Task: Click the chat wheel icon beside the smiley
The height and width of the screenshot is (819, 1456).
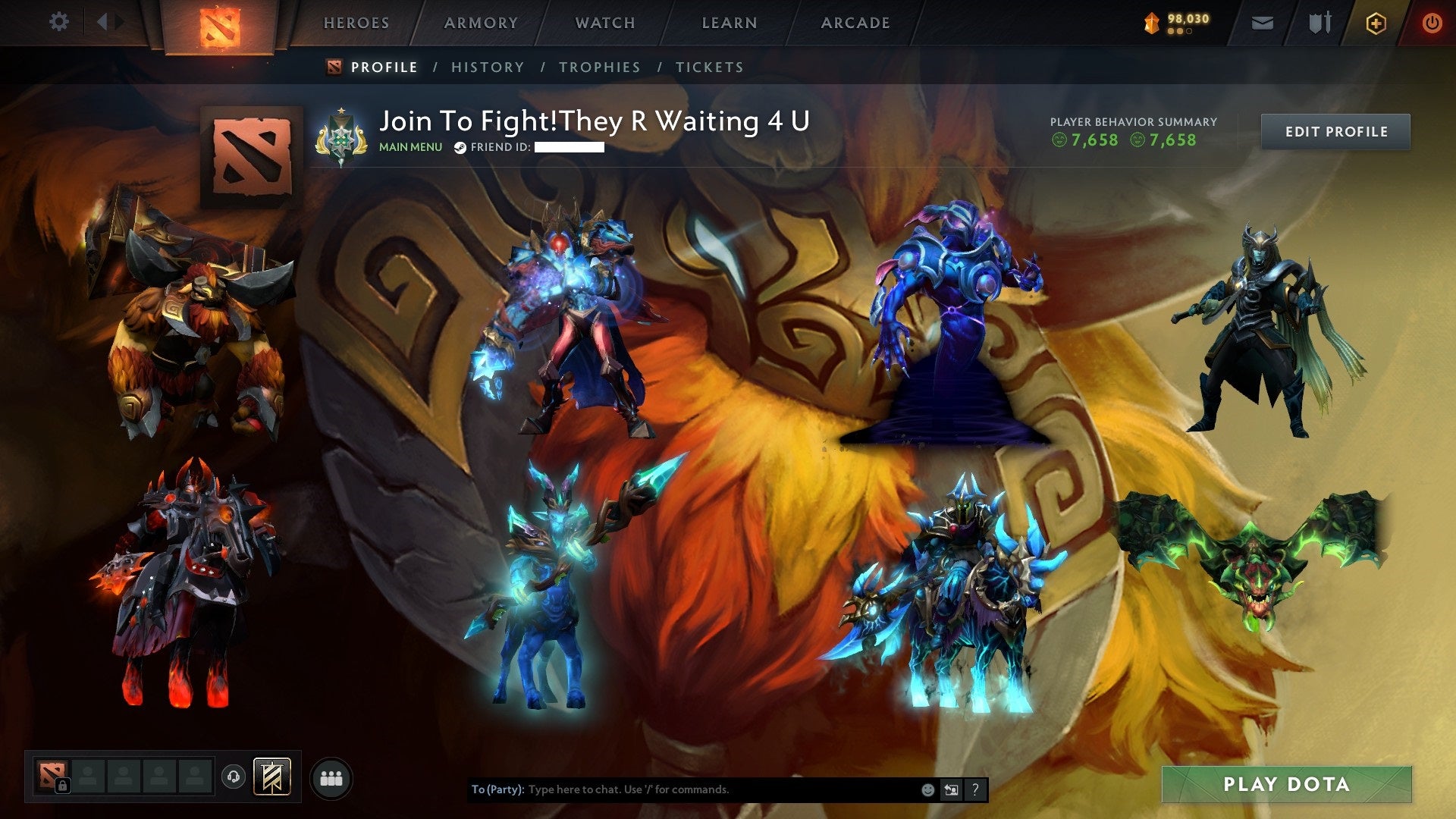Action: (951, 790)
